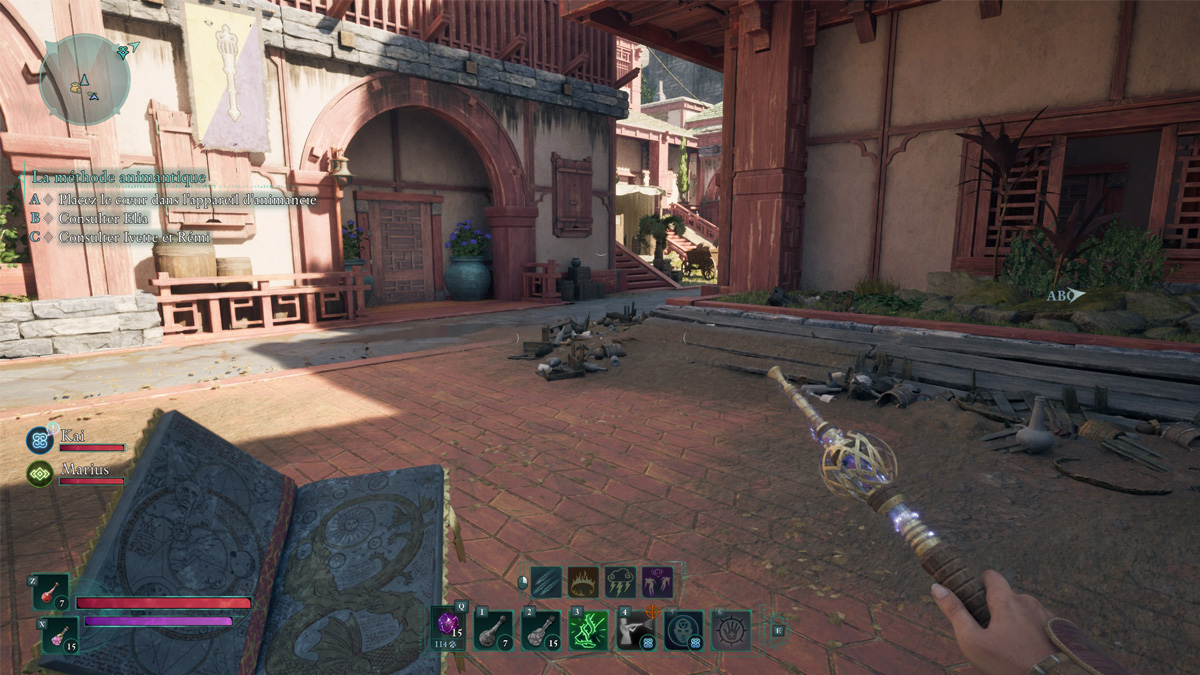Click objective Placez le cœur dans l'appareil d'animancie
The image size is (1200, 675).
[187, 200]
